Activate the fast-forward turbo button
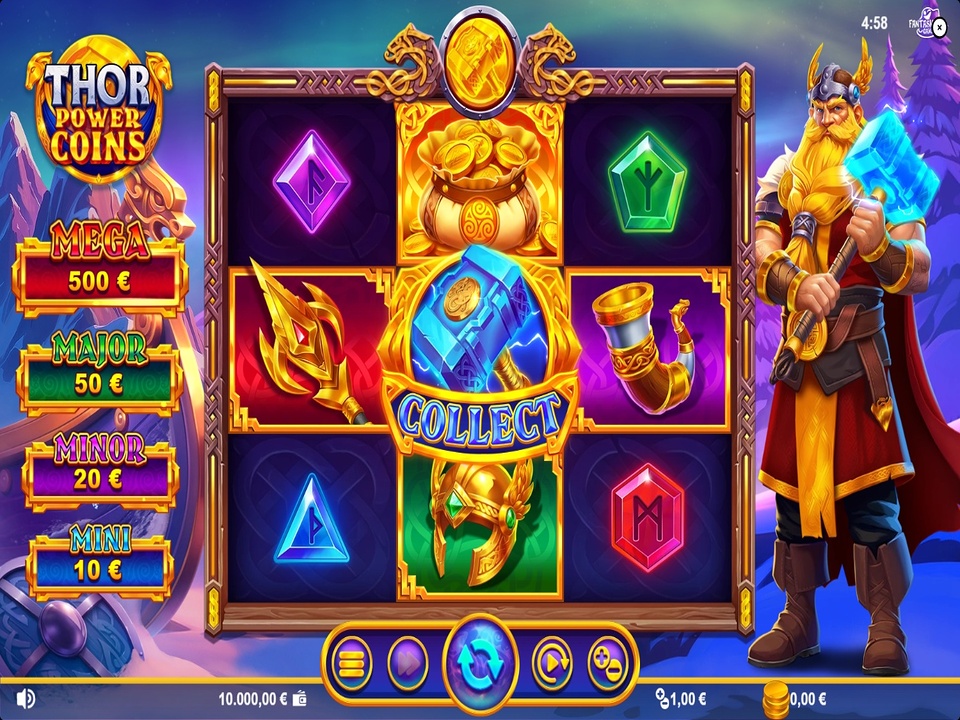This screenshot has width=960, height=720. click(407, 662)
